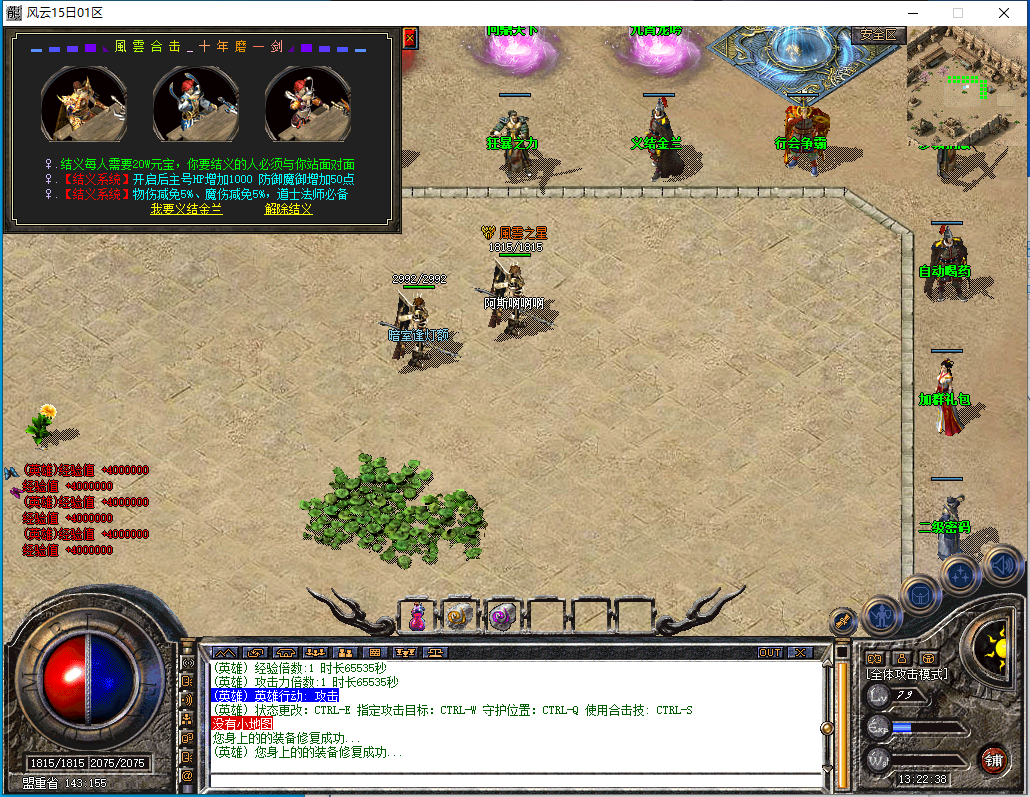The height and width of the screenshot is (797, 1030).
Task: Open the bag inventory round button
Action: pos(920,594)
